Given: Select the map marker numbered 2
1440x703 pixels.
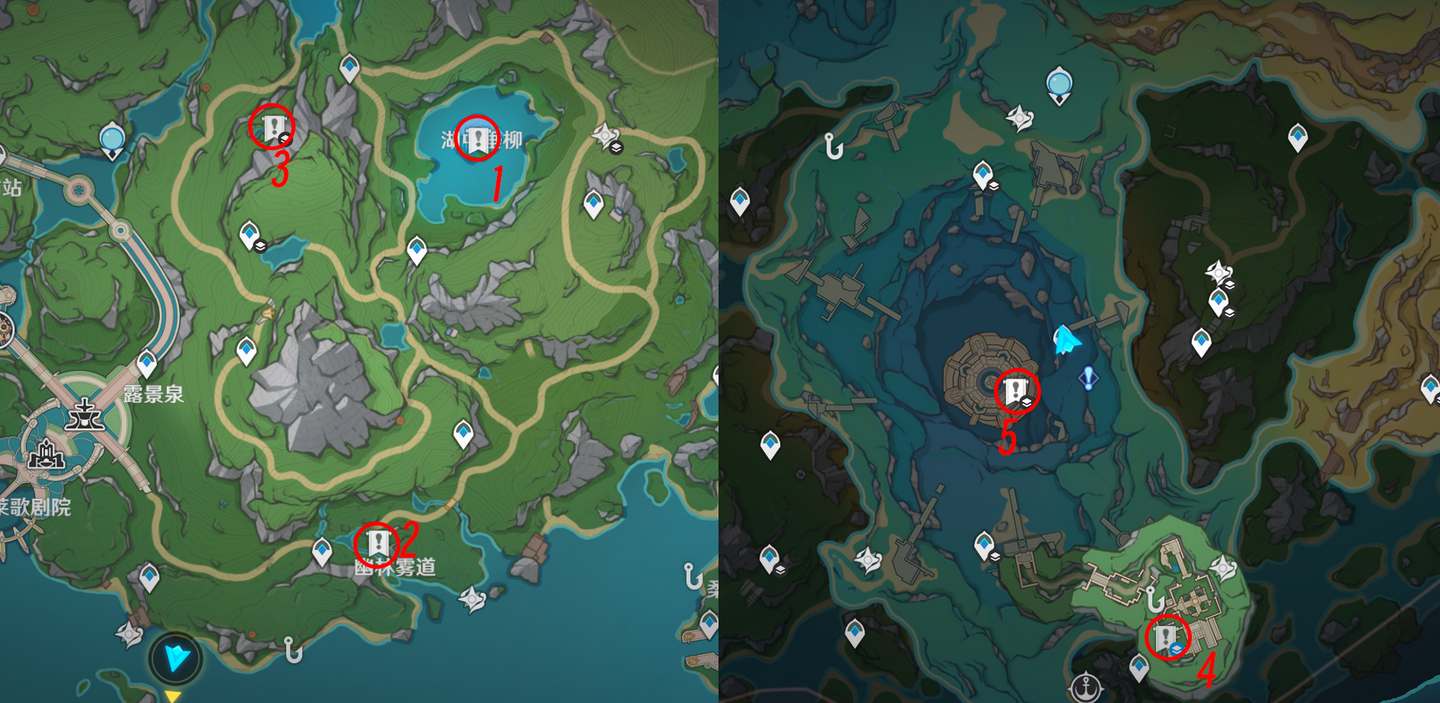Looking at the screenshot, I should pyautogui.click(x=377, y=544).
